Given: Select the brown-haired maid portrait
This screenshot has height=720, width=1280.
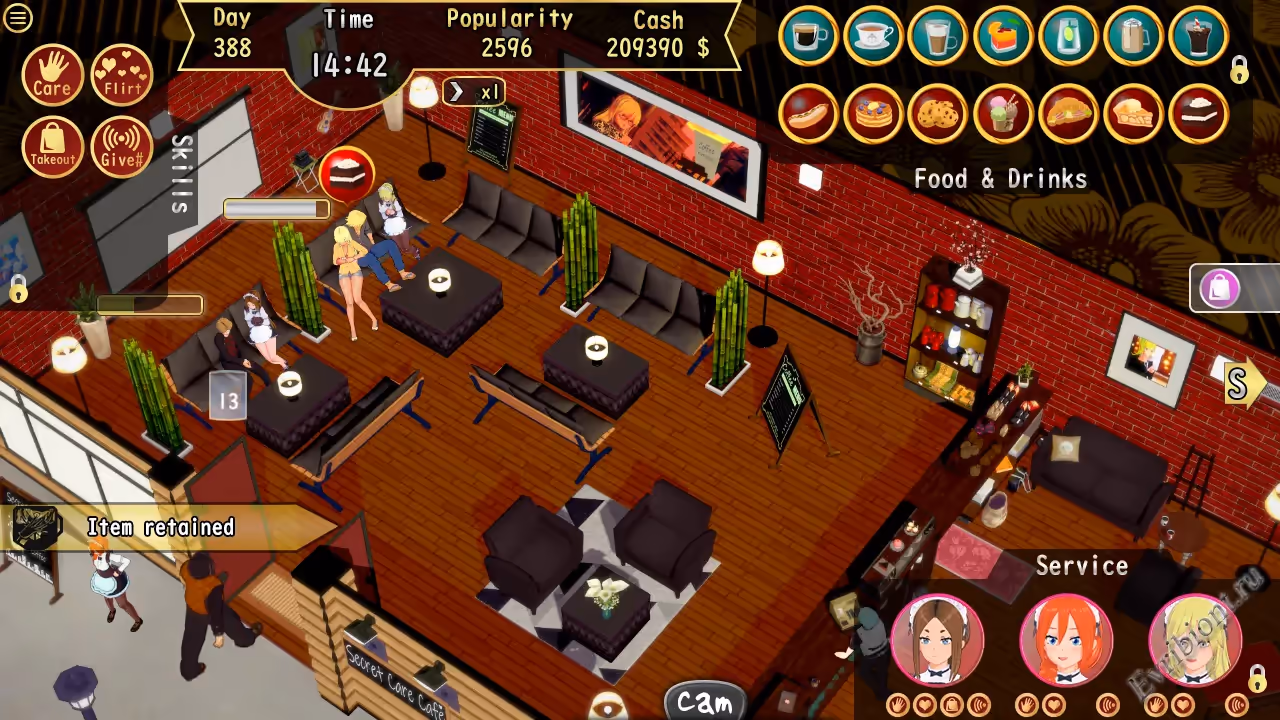Looking at the screenshot, I should pos(937,640).
